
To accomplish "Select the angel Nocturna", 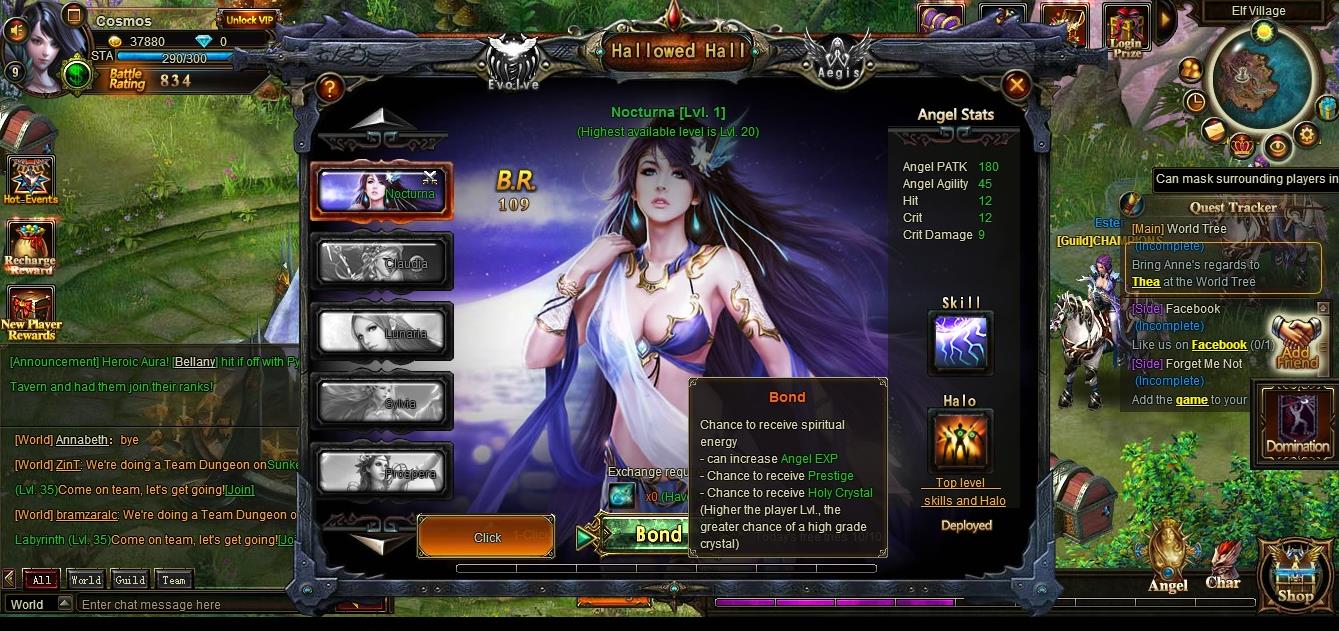I will pos(381,190).
